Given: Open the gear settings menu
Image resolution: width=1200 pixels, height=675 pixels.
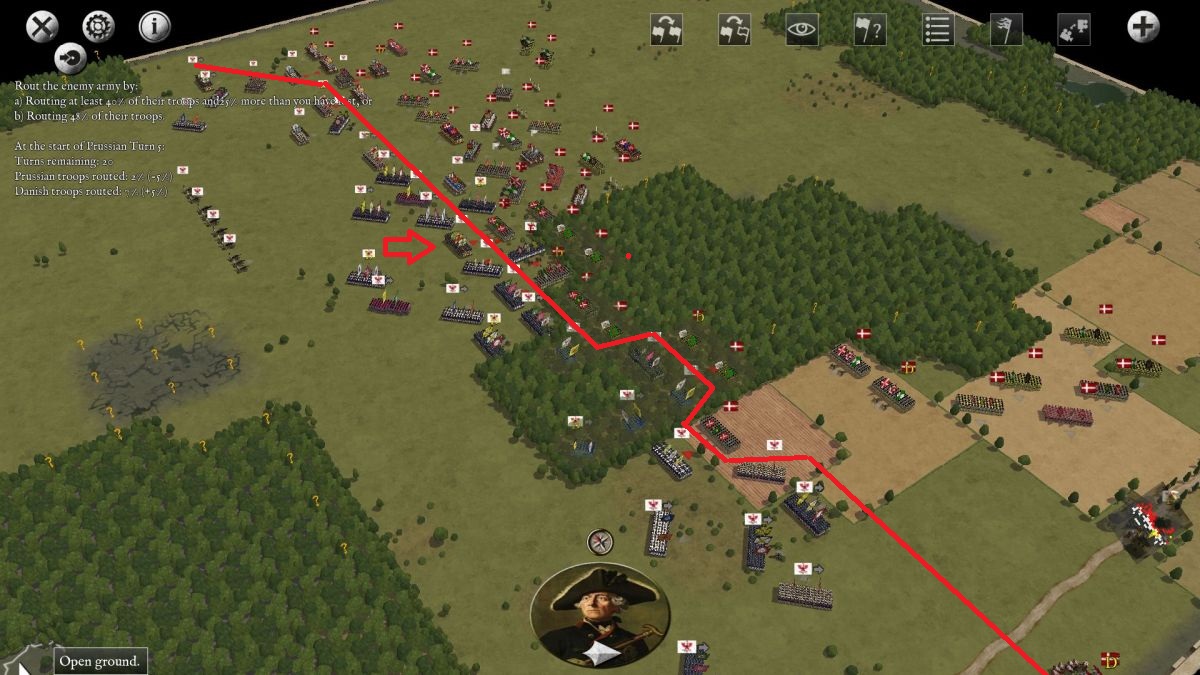Looking at the screenshot, I should [x=98, y=27].
